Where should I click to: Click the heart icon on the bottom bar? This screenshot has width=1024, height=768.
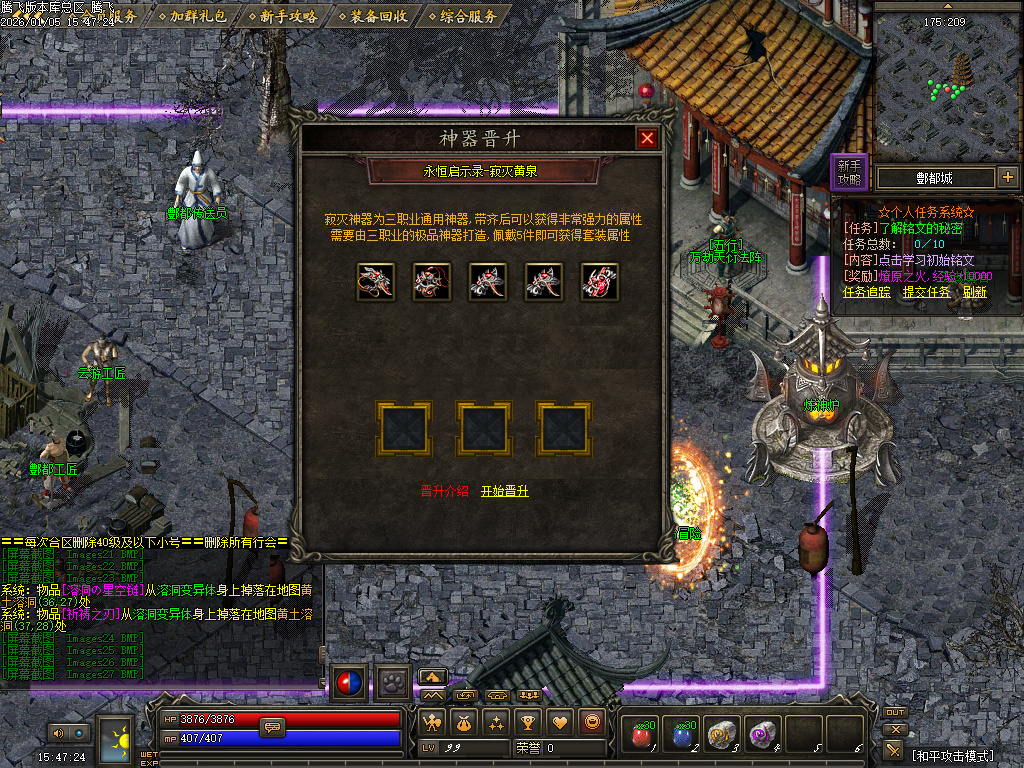pyautogui.click(x=559, y=721)
